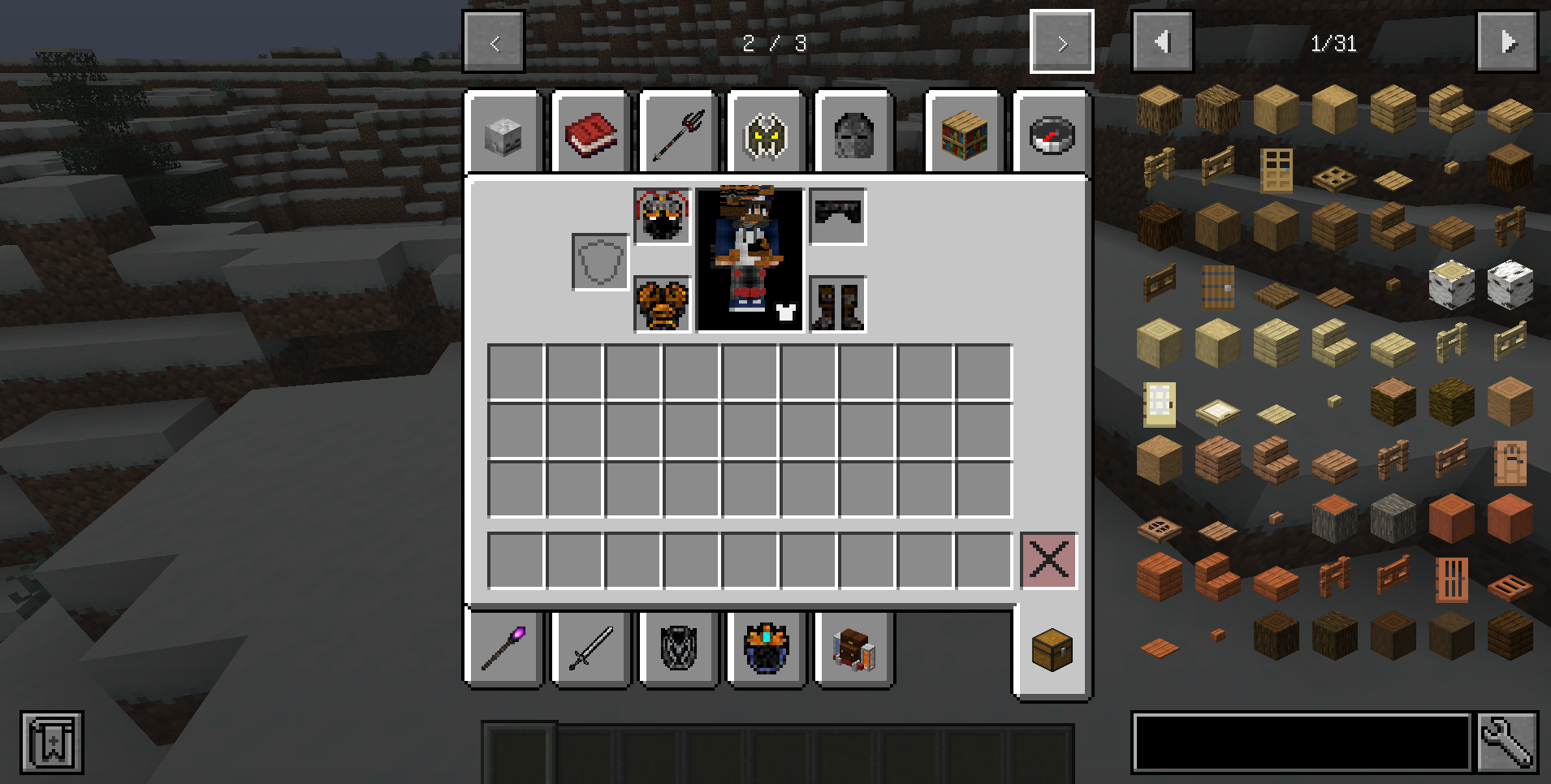Select the trident tab
Viewport: 1551px width, 784px height.
pyautogui.click(x=679, y=135)
